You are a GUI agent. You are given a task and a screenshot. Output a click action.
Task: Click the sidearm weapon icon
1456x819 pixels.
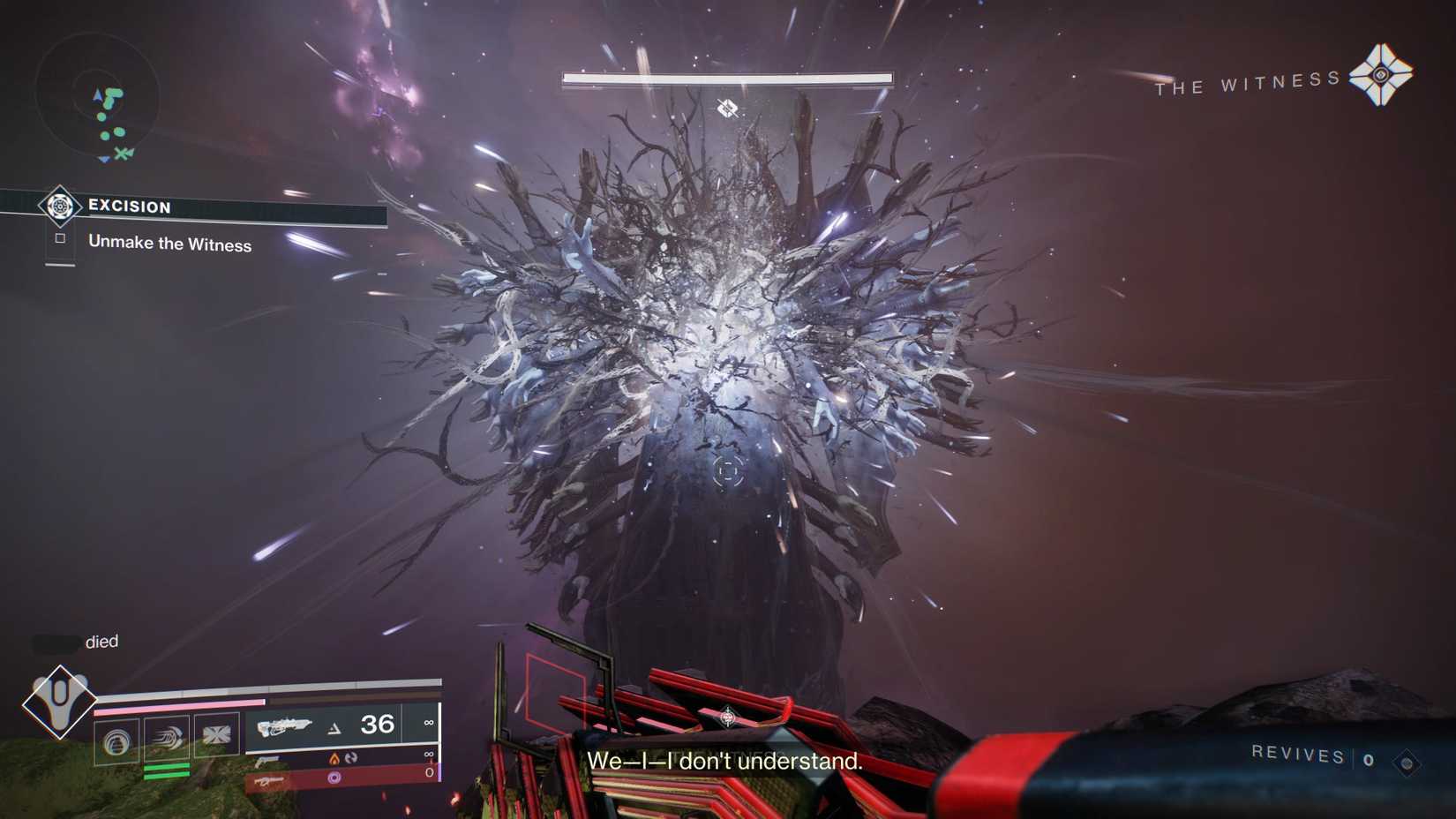point(266,760)
